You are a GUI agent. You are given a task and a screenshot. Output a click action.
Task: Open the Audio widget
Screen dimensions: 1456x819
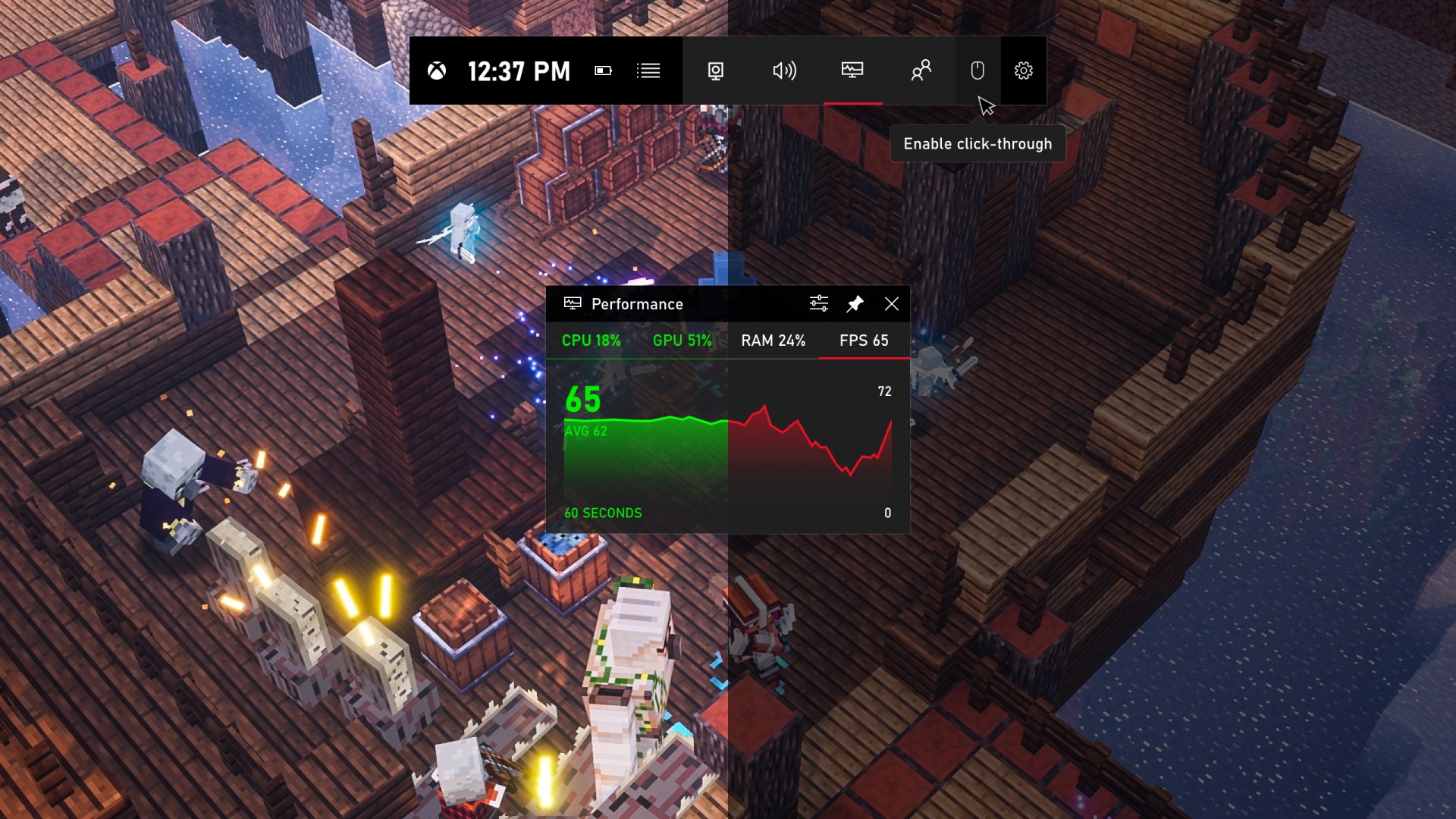click(784, 71)
